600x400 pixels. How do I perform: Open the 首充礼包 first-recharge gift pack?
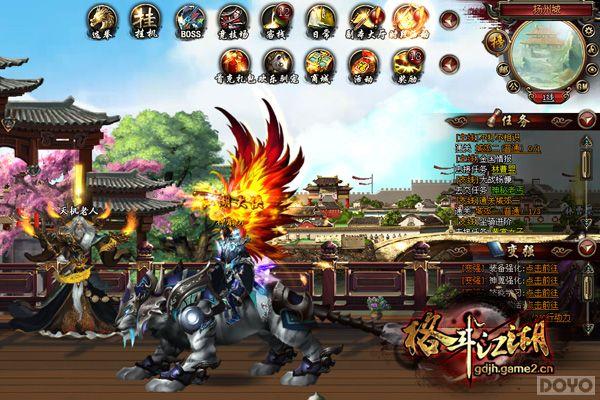233,62
